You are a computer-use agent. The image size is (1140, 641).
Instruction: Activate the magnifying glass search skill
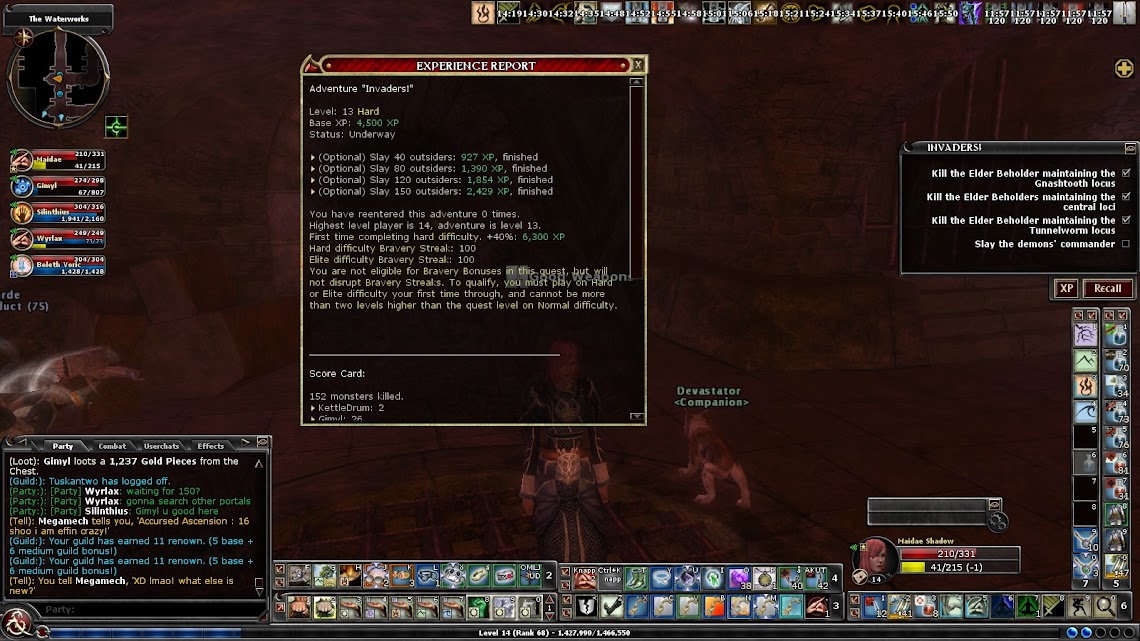click(x=1105, y=605)
